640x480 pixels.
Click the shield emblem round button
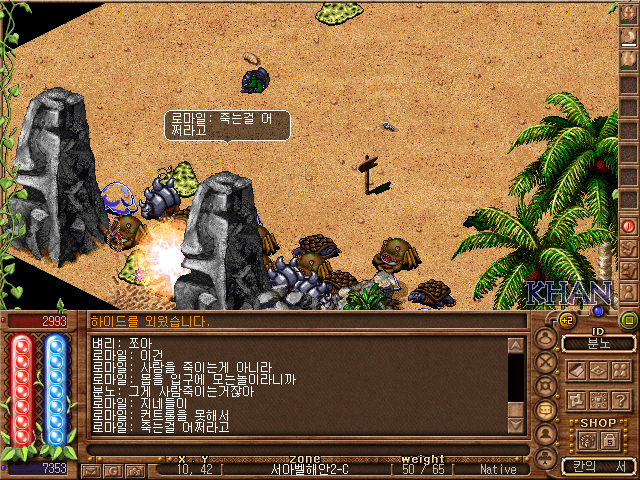(546, 386)
